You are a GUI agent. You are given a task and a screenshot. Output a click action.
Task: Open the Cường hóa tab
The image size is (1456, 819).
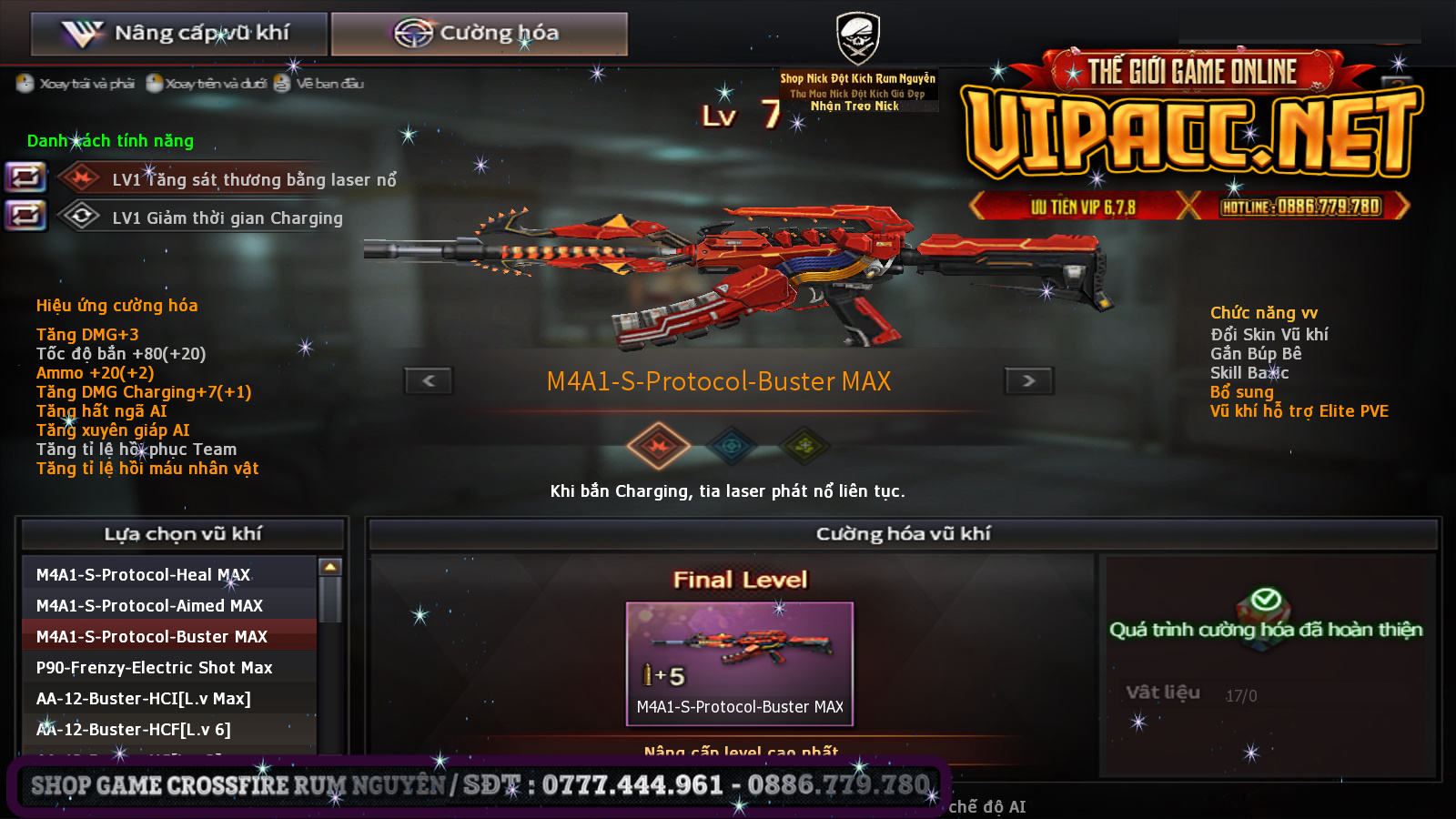click(479, 34)
